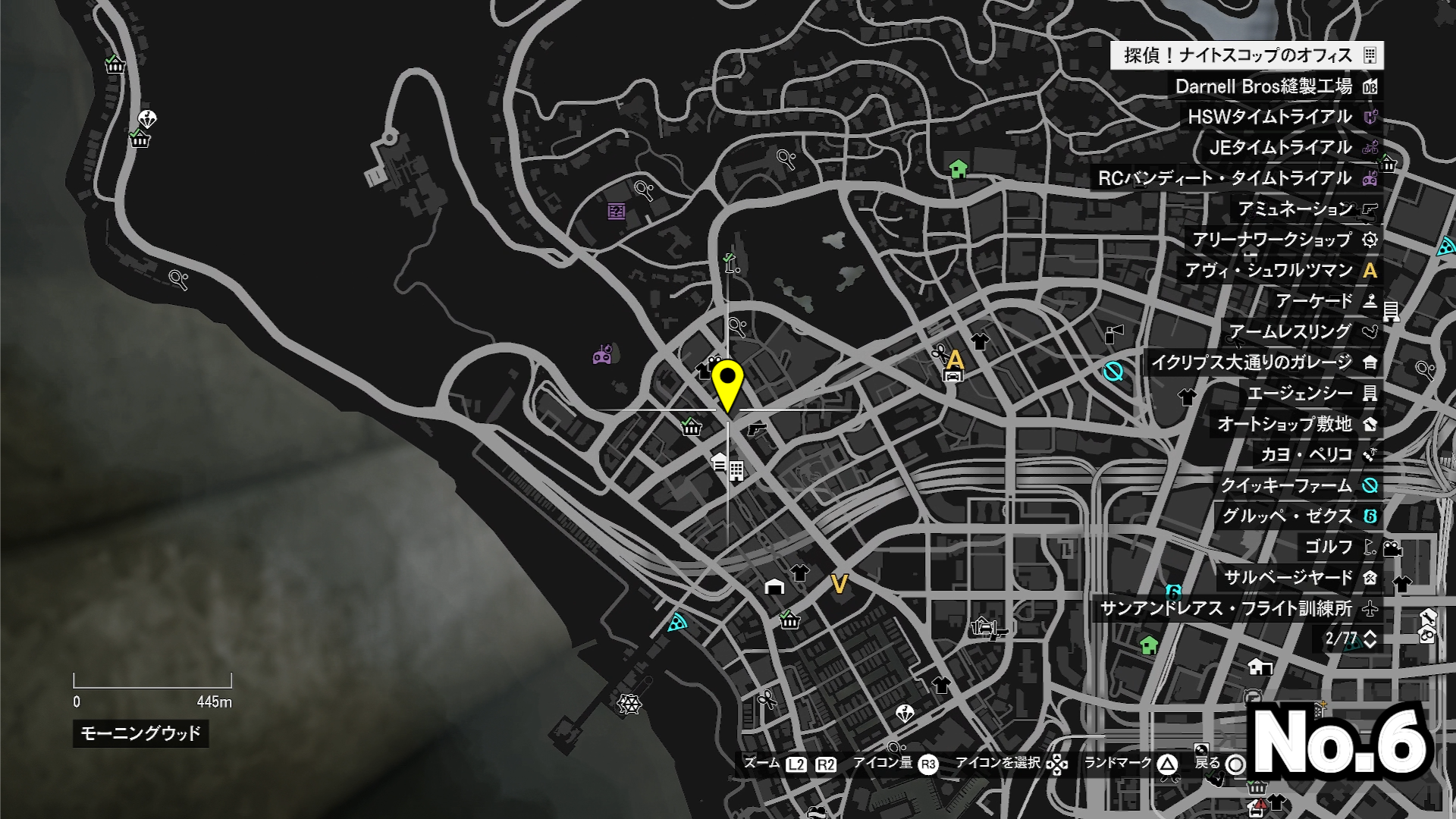Screen dimensions: 1456x819
Task: Choose サルベージヤード legend entry
Action: (1299, 578)
